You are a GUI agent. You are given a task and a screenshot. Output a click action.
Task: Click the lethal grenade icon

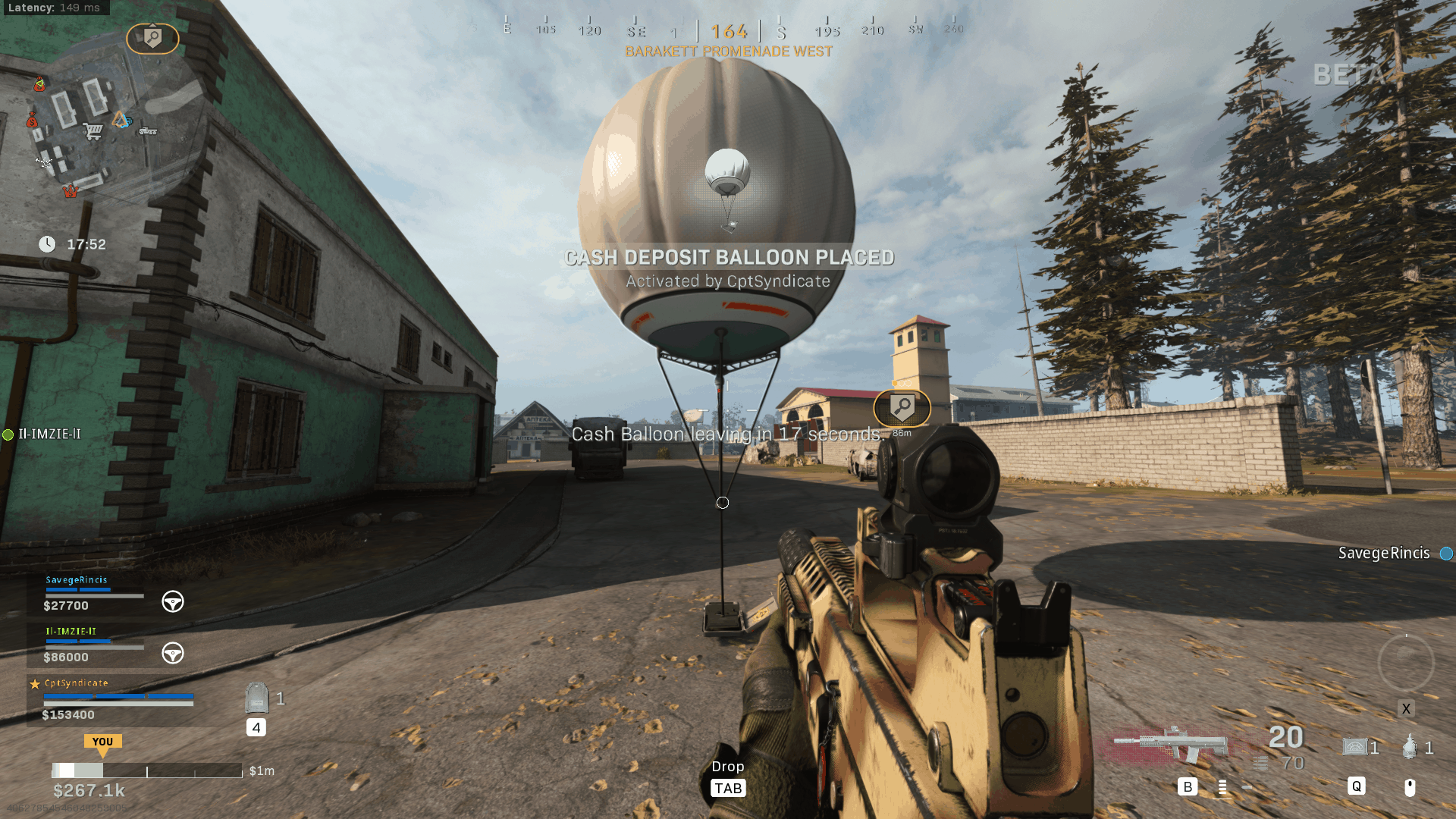(1410, 748)
